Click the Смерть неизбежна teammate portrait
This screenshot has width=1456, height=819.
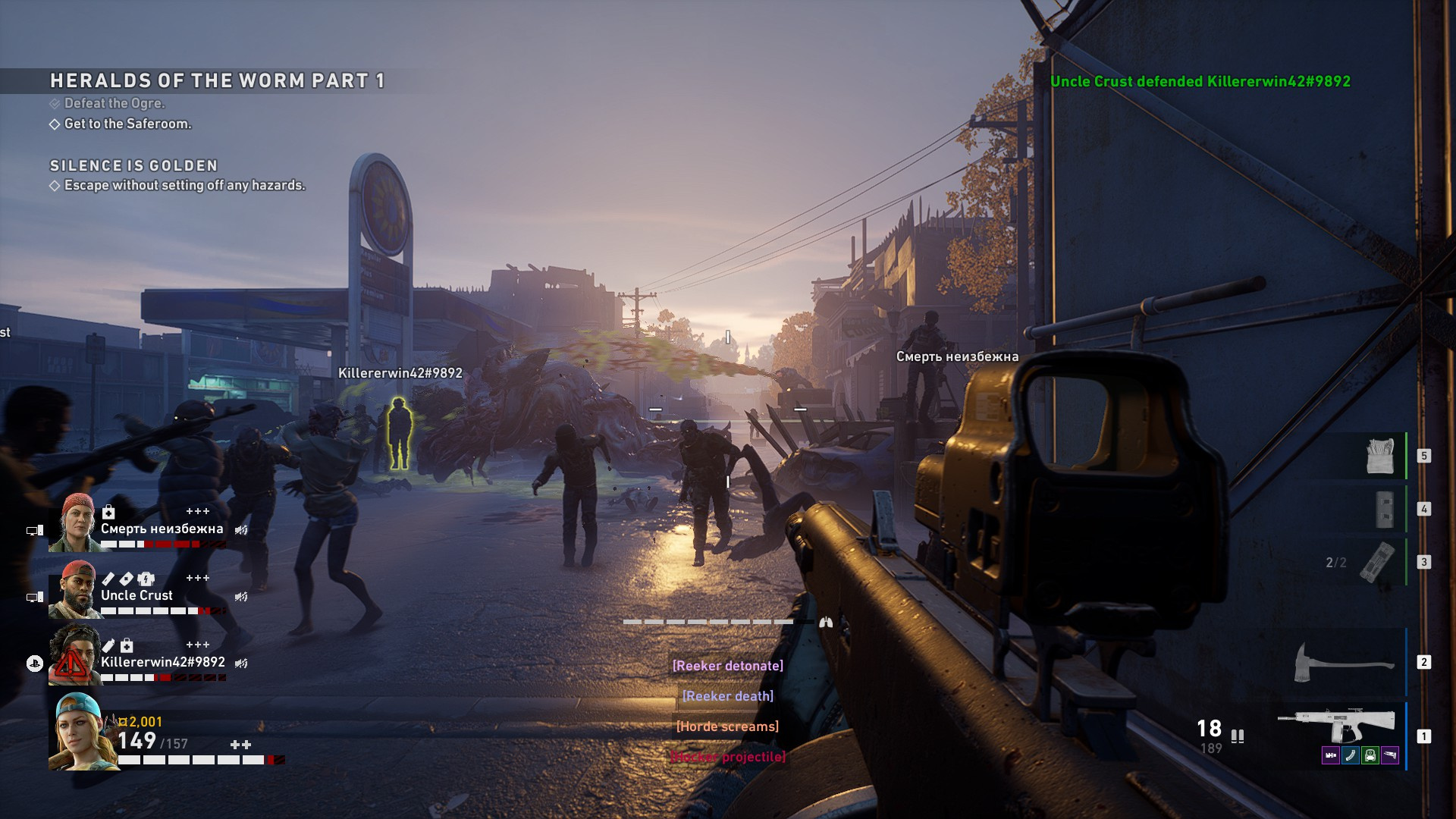pos(76,522)
